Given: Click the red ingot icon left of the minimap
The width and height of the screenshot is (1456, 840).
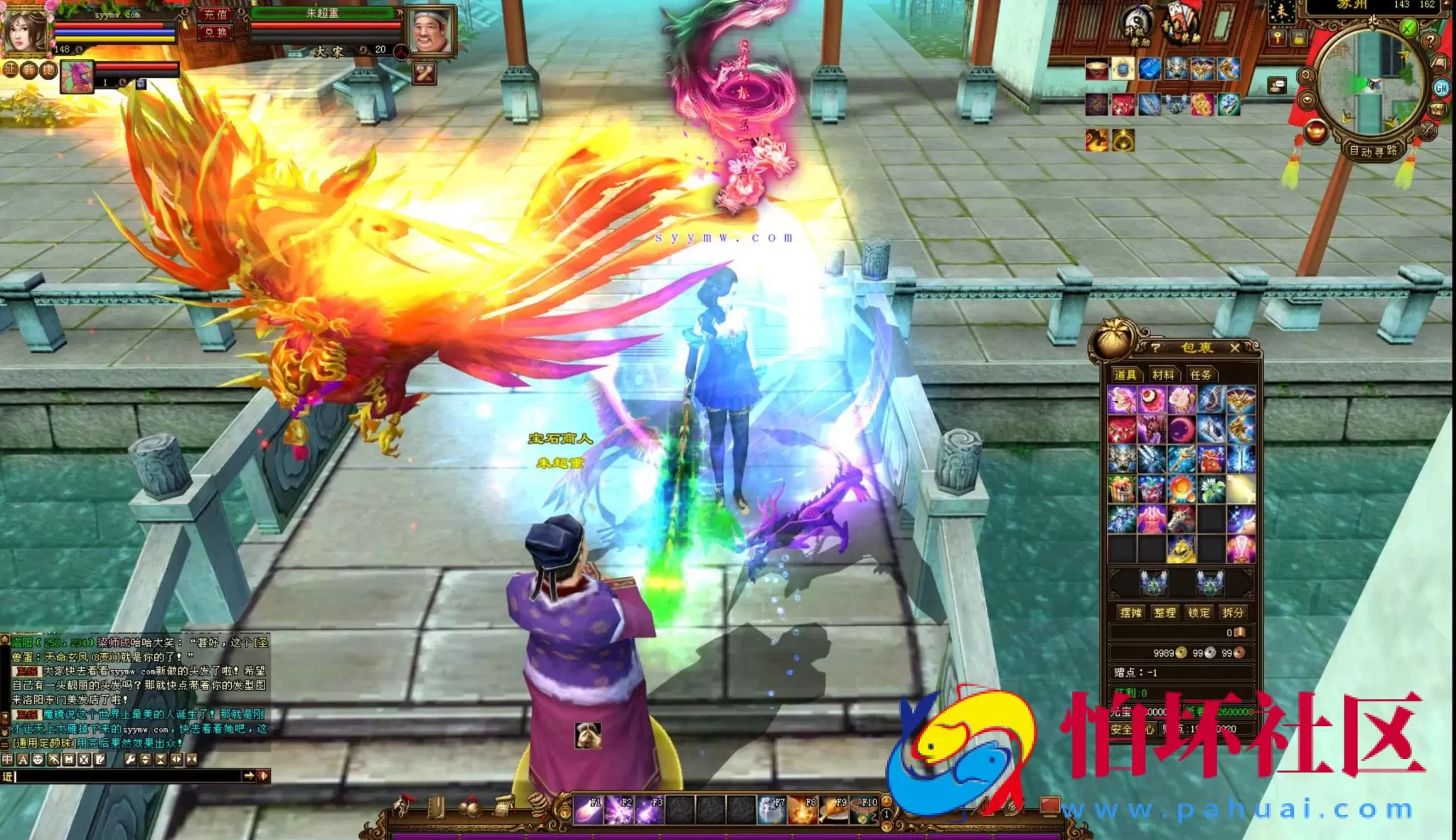Looking at the screenshot, I should (1315, 131).
